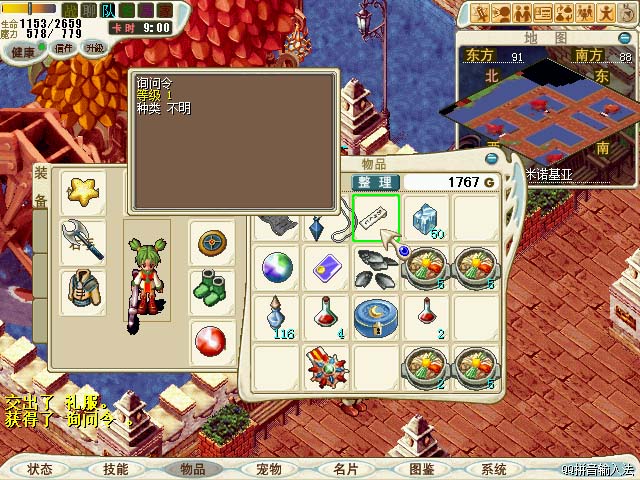640x480 pixels.
Task: Open the 图鉴 encyclopedia tab
Action: [x=422, y=469]
